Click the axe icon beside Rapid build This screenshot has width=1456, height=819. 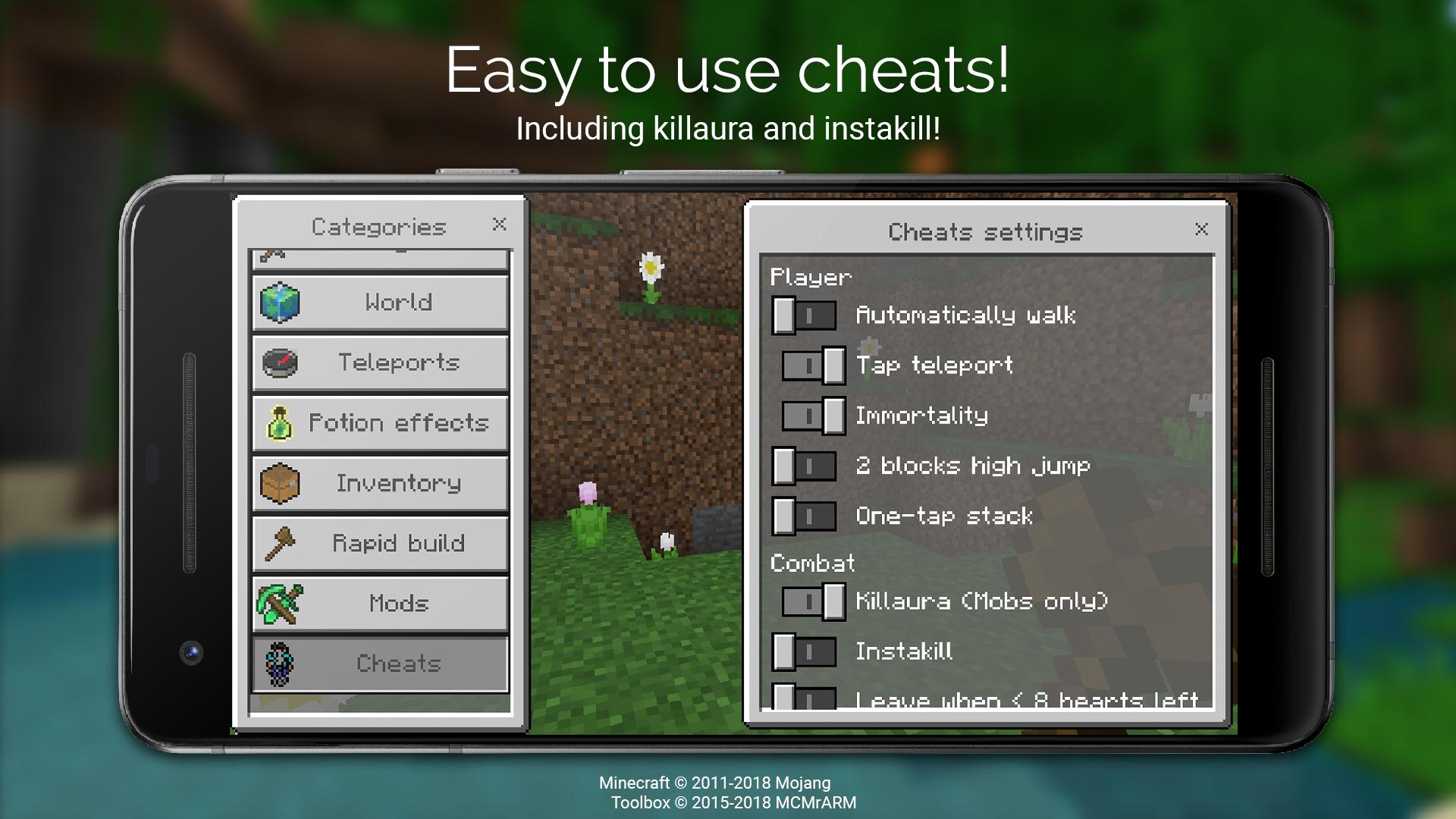click(x=281, y=543)
